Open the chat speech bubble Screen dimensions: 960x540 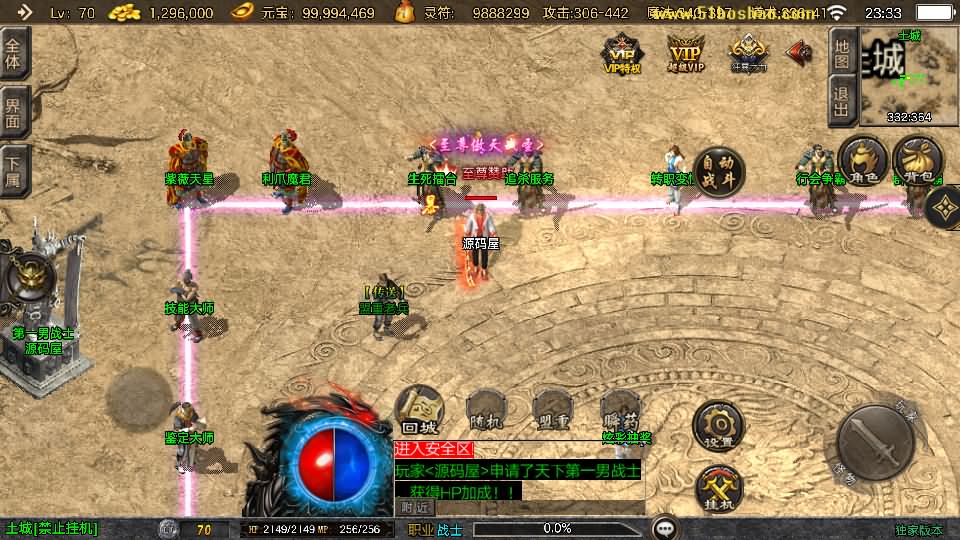pos(664,528)
